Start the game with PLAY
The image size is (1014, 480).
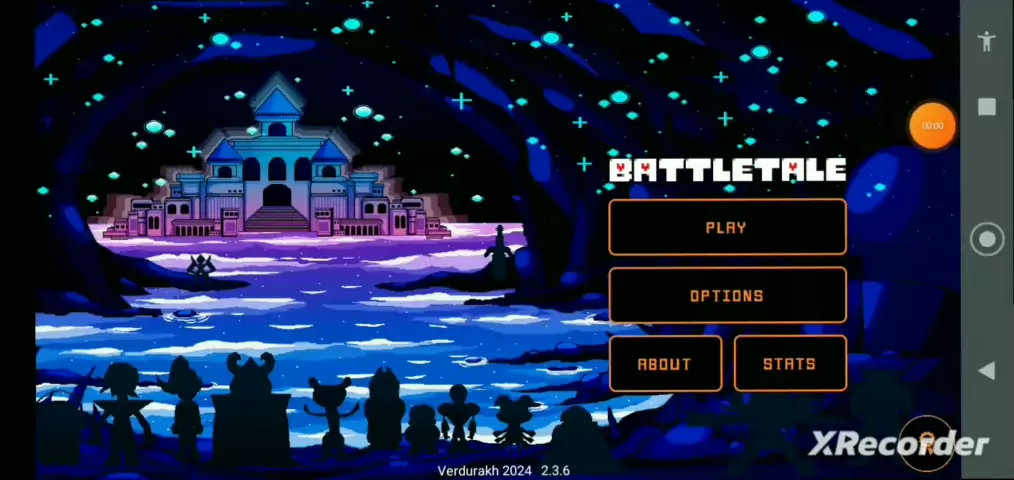(727, 227)
